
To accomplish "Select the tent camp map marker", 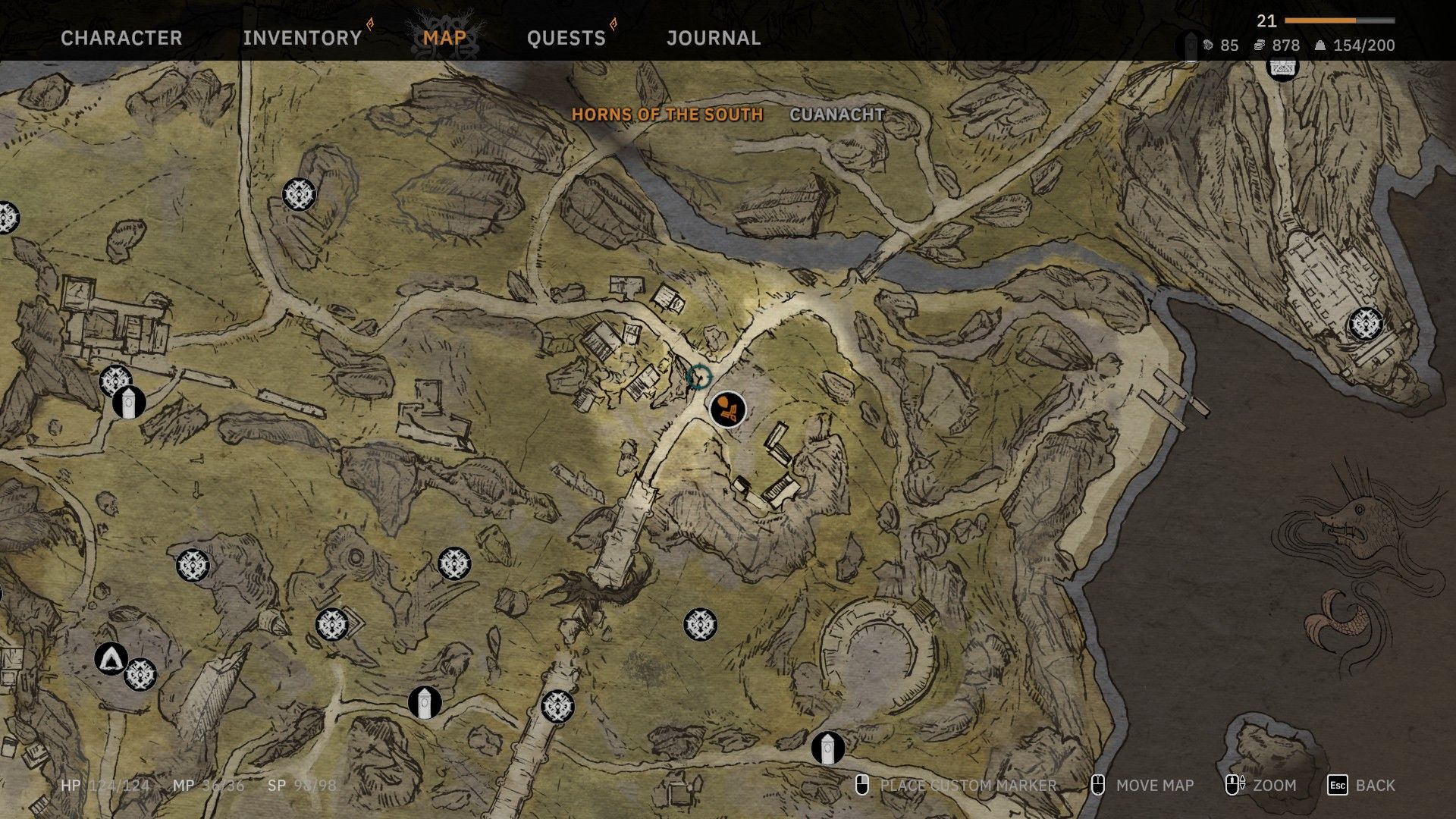I will 111,657.
